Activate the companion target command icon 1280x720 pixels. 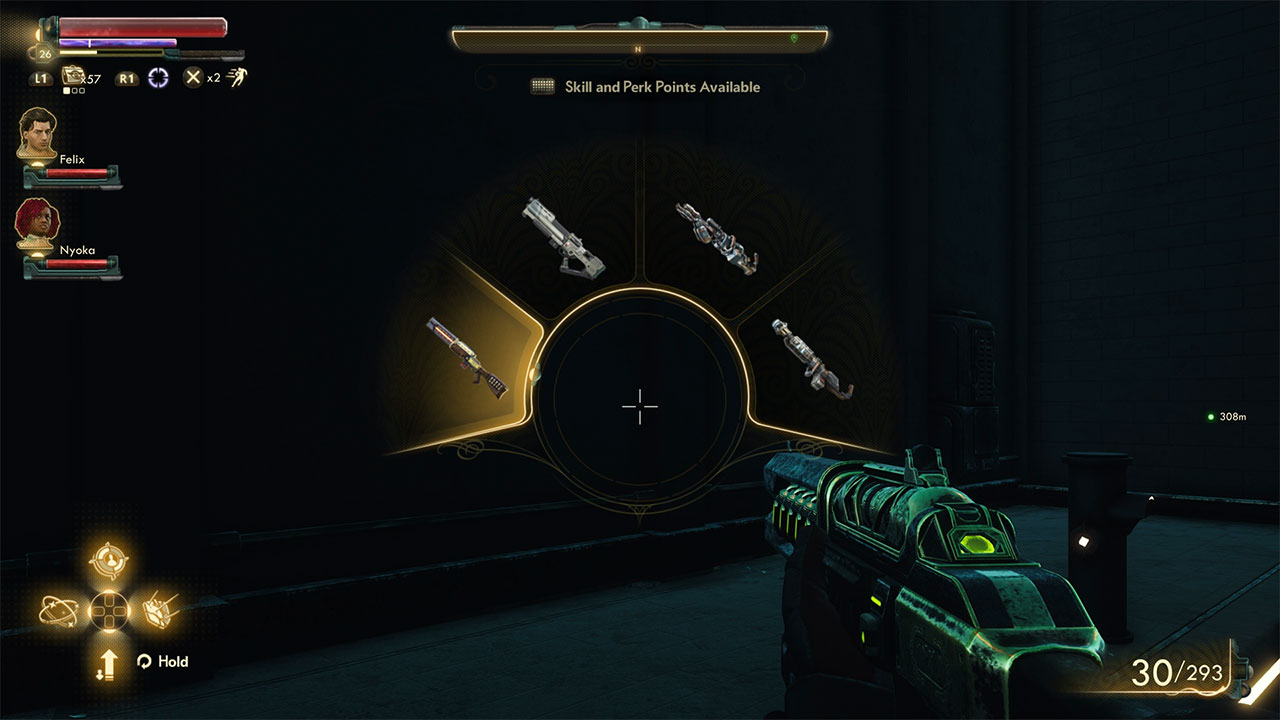pos(108,561)
